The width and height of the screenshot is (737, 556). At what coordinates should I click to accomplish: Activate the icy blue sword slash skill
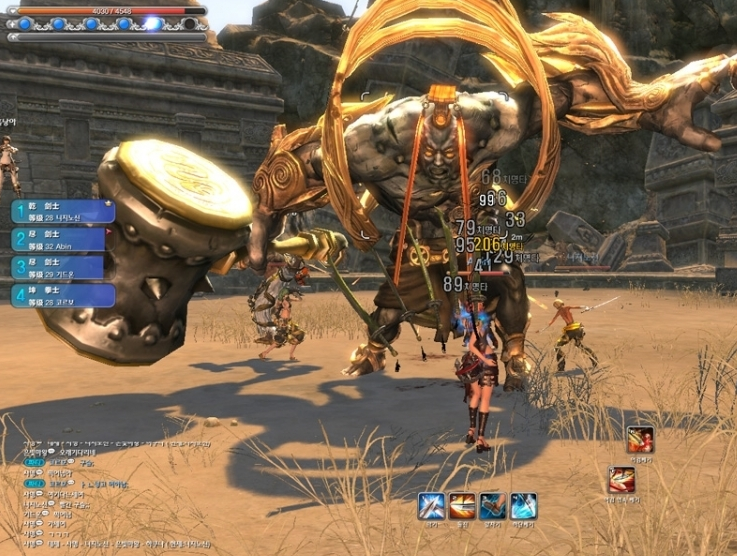click(523, 506)
